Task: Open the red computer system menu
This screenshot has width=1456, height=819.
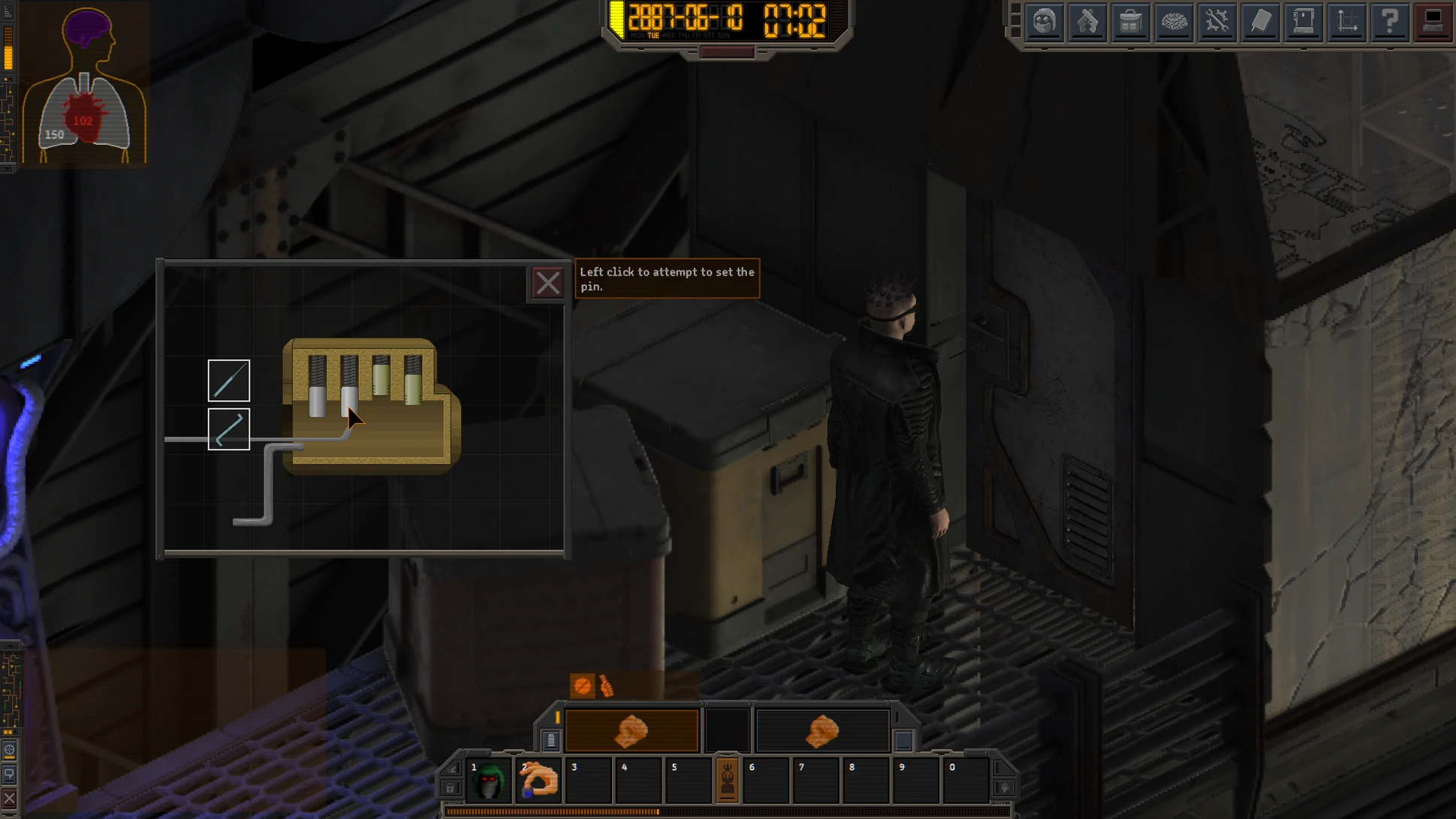Action: pos(1433,22)
